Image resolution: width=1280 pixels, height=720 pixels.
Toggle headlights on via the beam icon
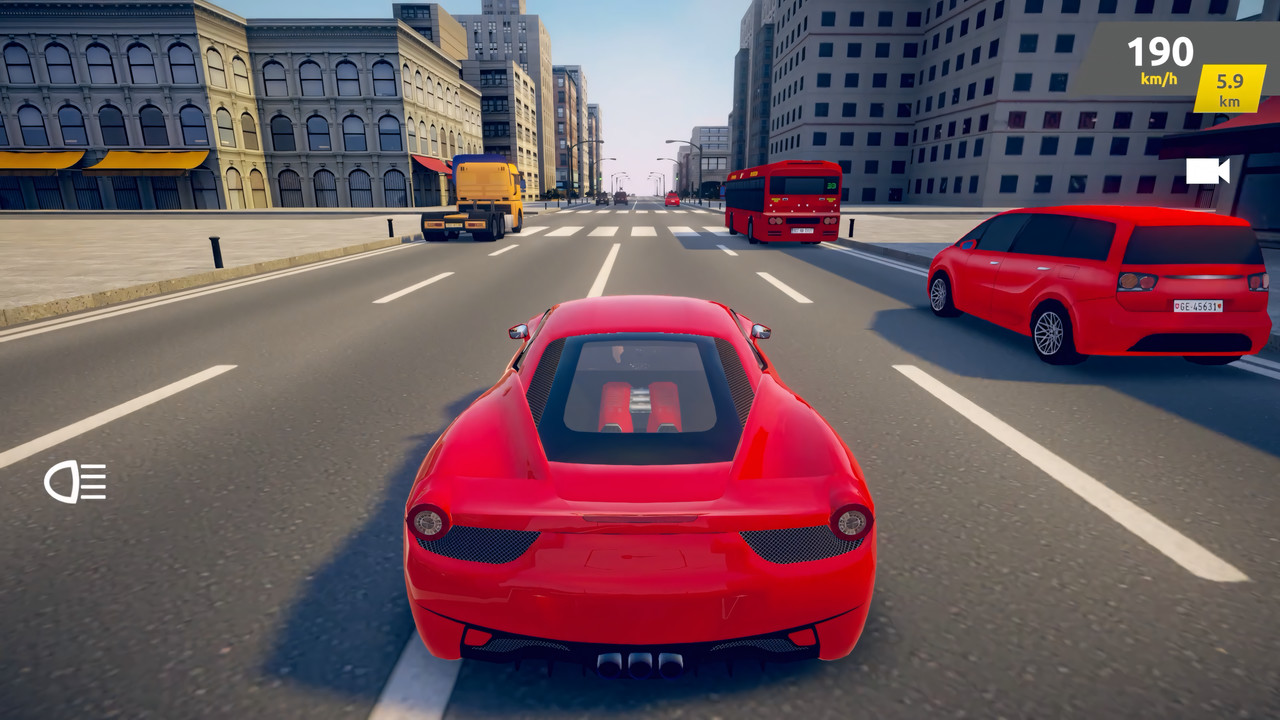click(x=75, y=483)
